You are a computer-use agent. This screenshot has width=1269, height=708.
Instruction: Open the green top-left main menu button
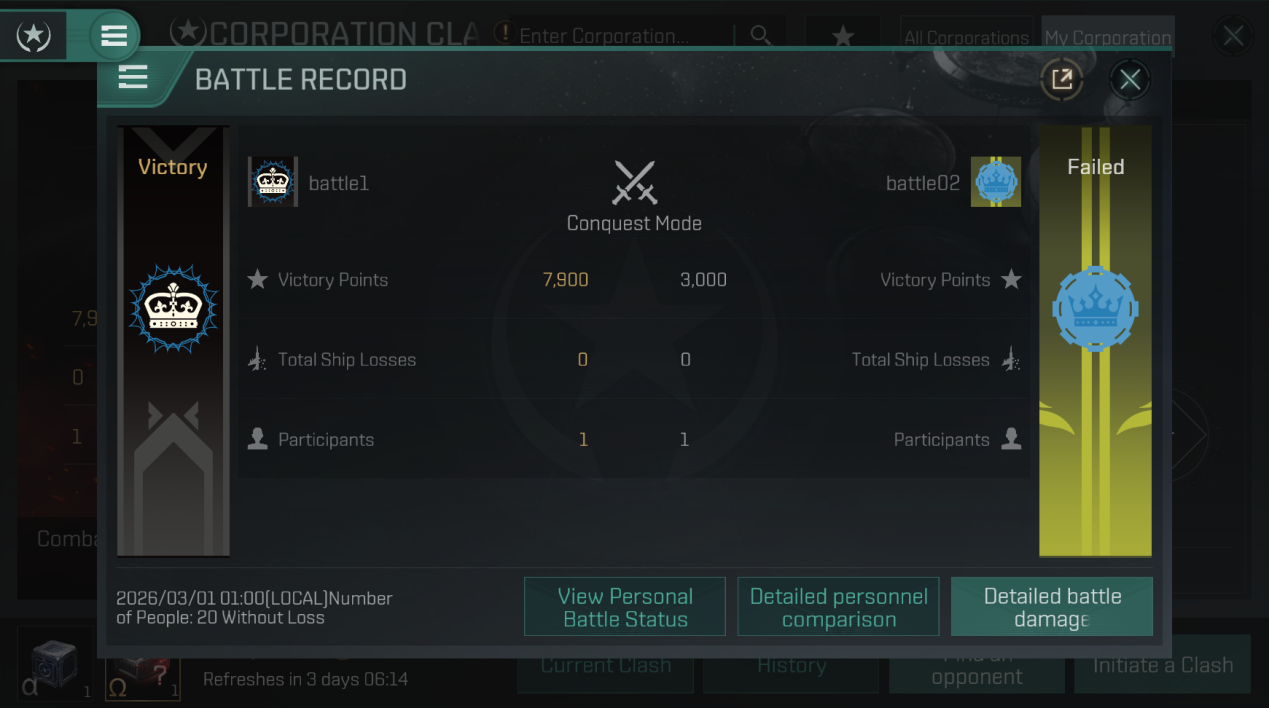[114, 36]
